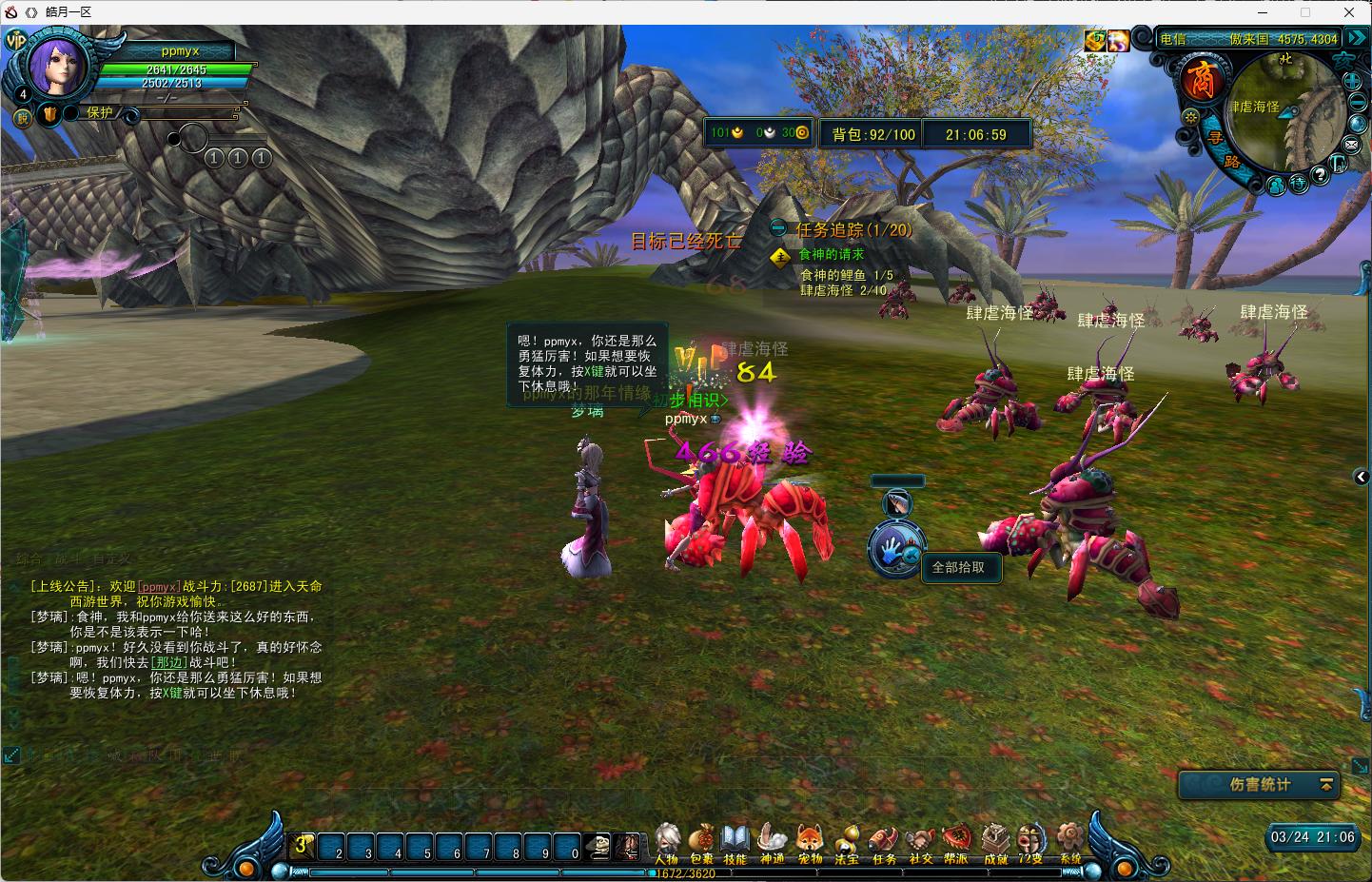
Task: Open the 包裹 bag inventory
Action: click(701, 844)
